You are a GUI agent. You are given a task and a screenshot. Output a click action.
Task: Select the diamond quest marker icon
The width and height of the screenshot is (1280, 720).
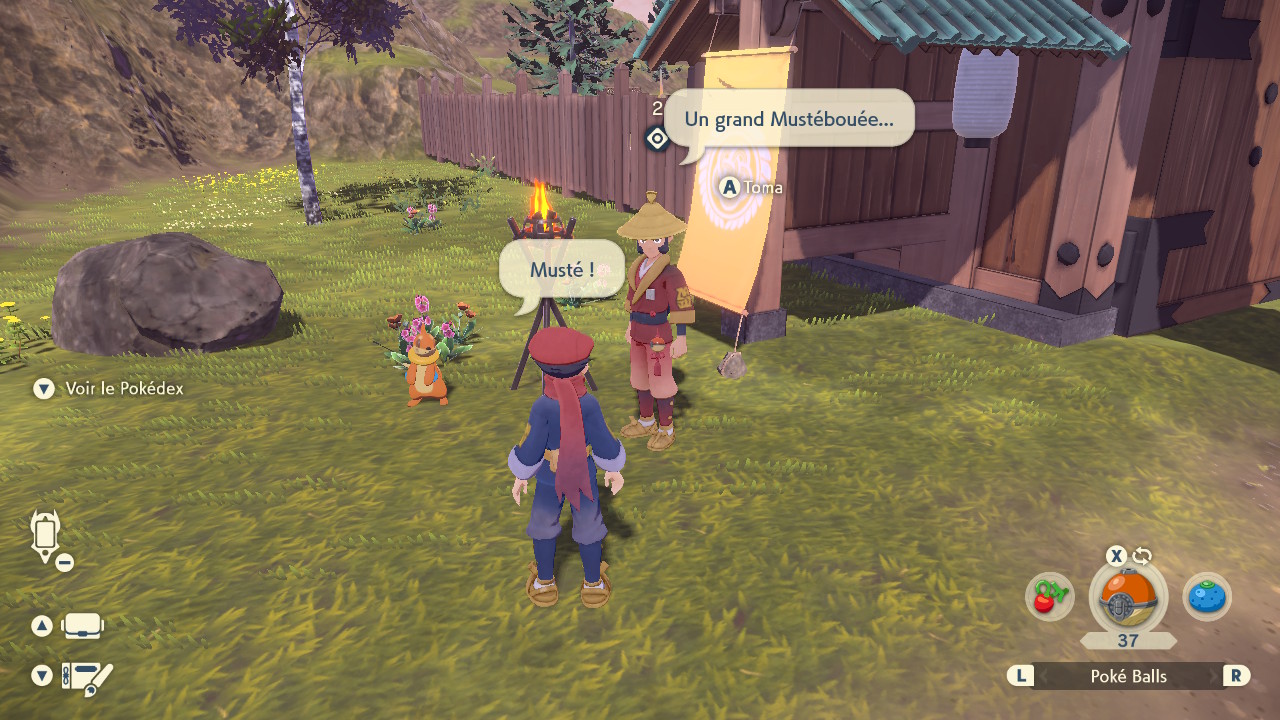coord(657,138)
